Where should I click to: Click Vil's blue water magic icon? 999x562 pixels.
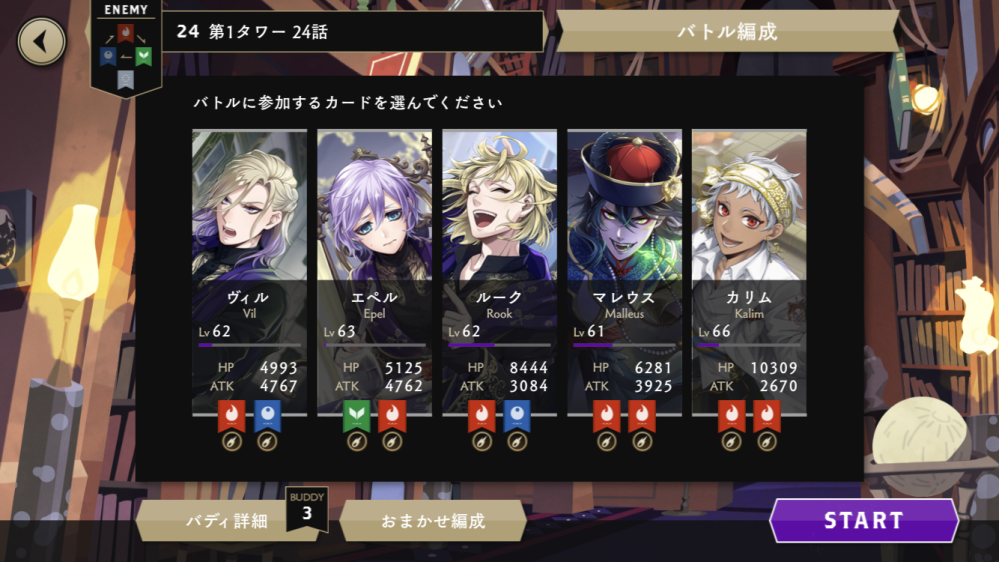pyautogui.click(x=267, y=415)
